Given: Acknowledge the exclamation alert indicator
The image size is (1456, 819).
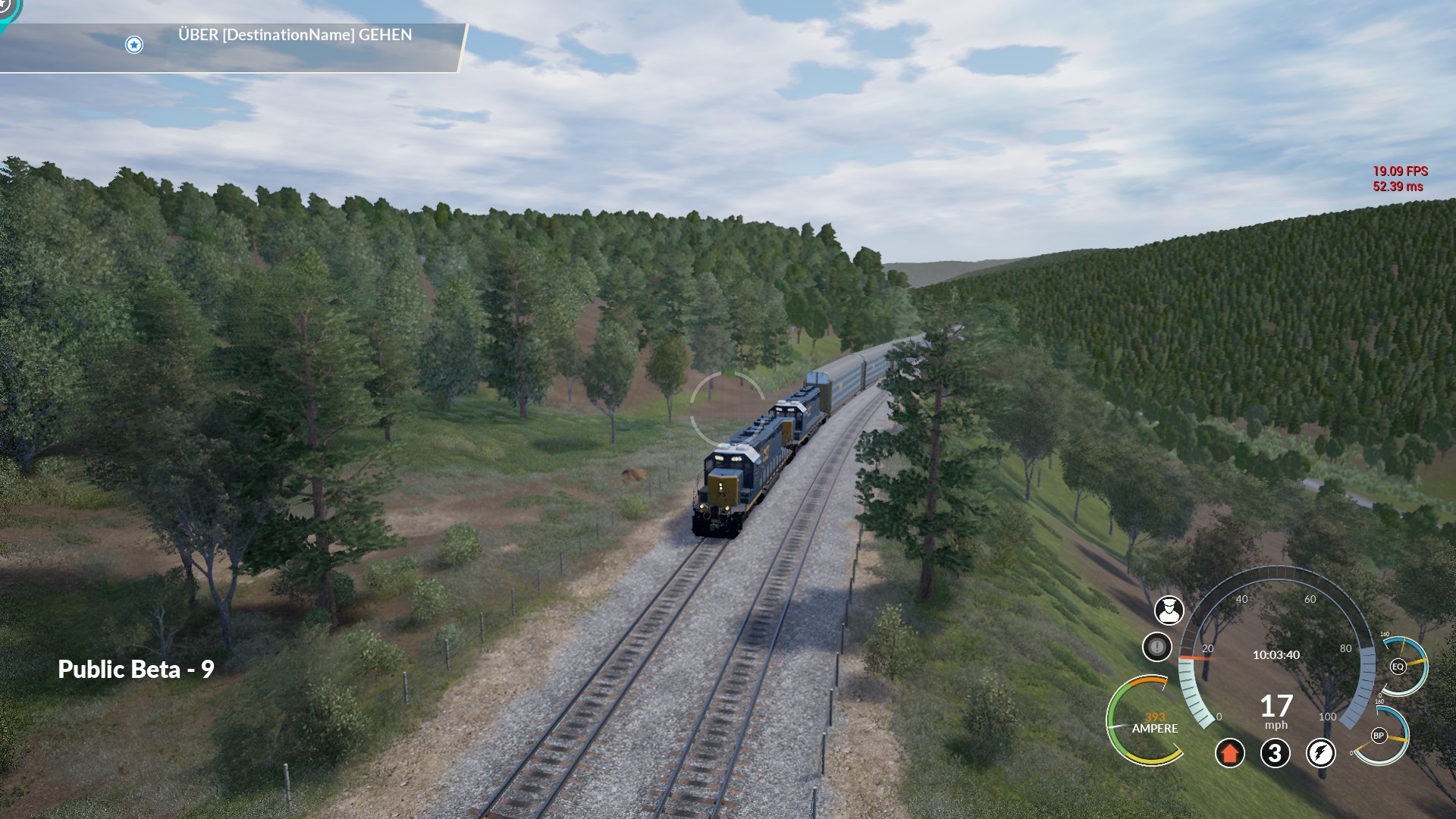Looking at the screenshot, I should (1156, 647).
